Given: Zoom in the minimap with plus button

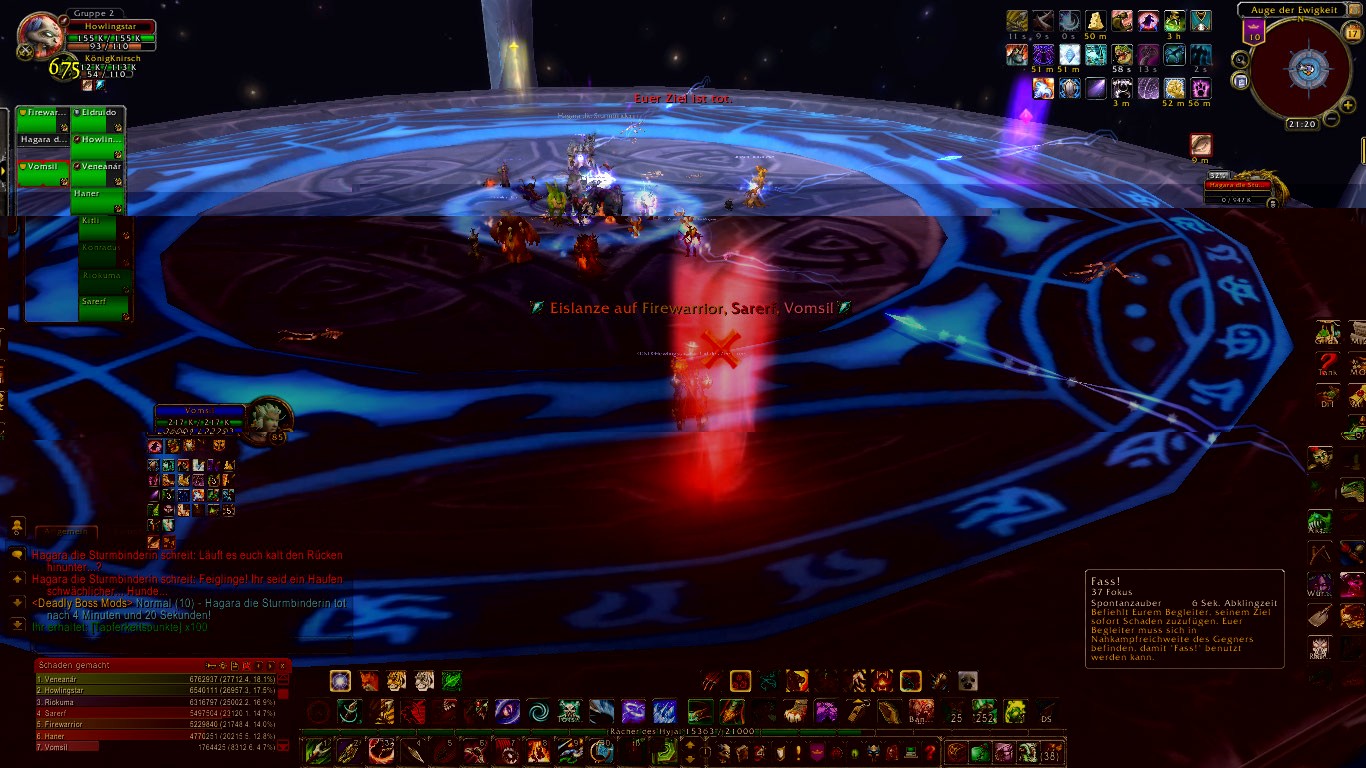Looking at the screenshot, I should 1348,104.
